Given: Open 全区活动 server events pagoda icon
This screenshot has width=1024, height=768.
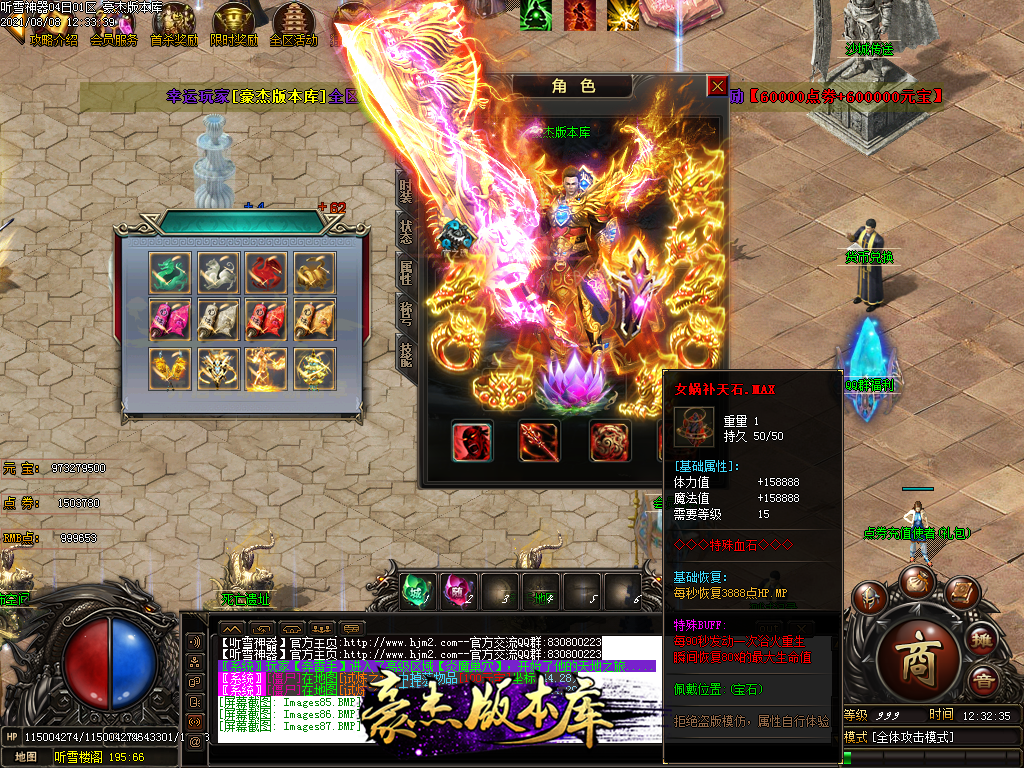Looking at the screenshot, I should [294, 26].
